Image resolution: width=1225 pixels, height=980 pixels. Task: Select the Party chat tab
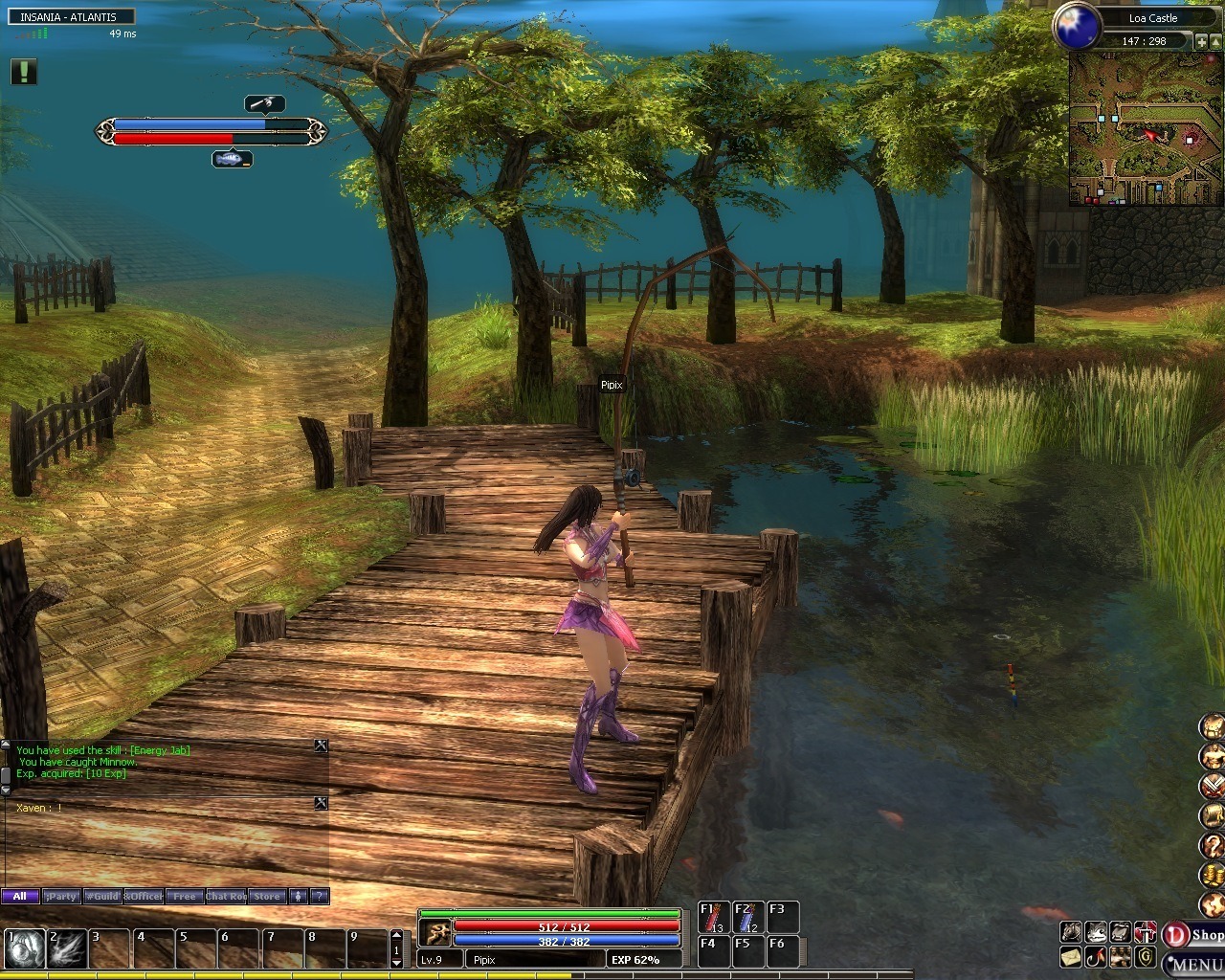pos(61,897)
